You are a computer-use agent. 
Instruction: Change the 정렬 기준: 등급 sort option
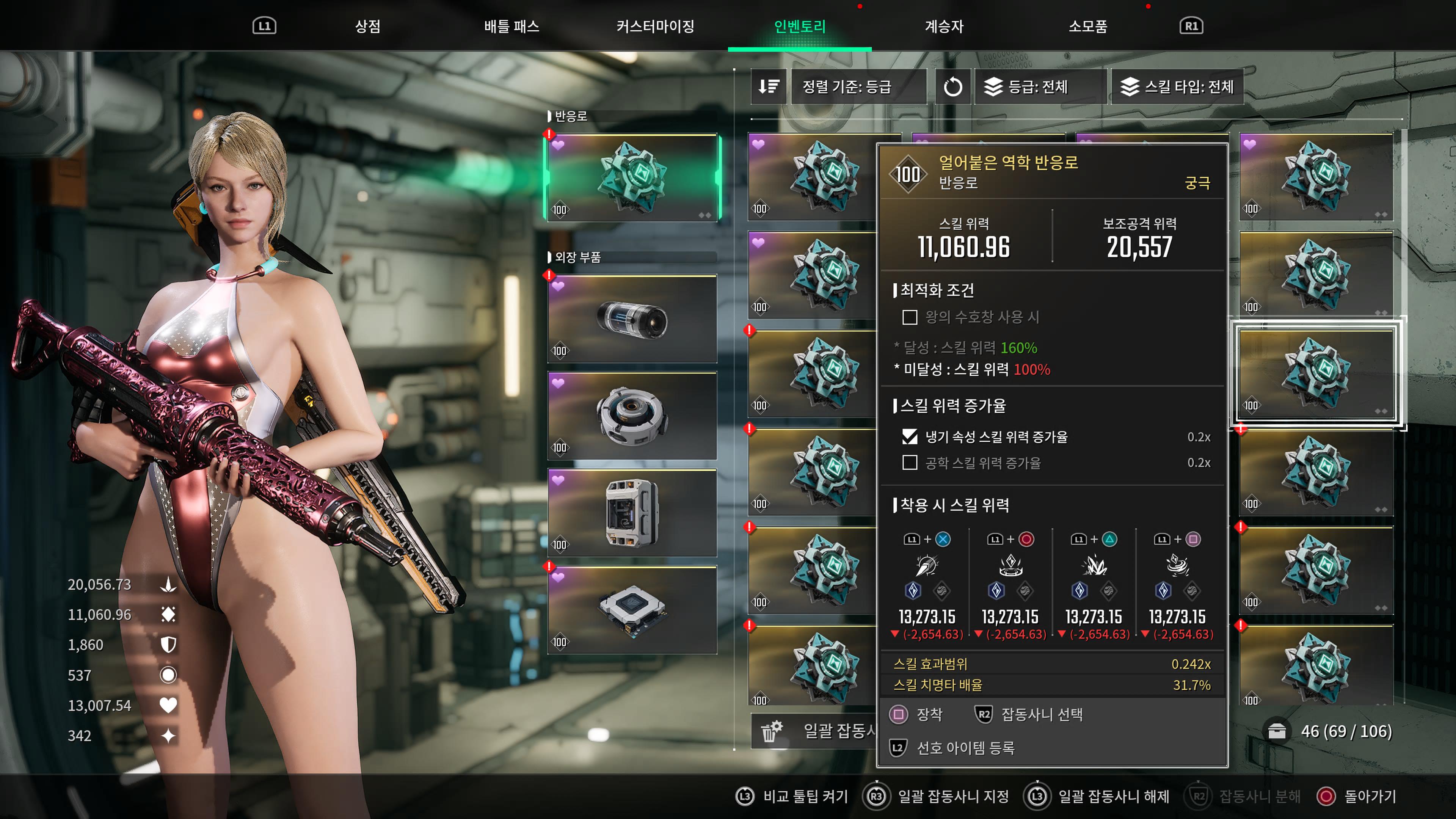857,86
